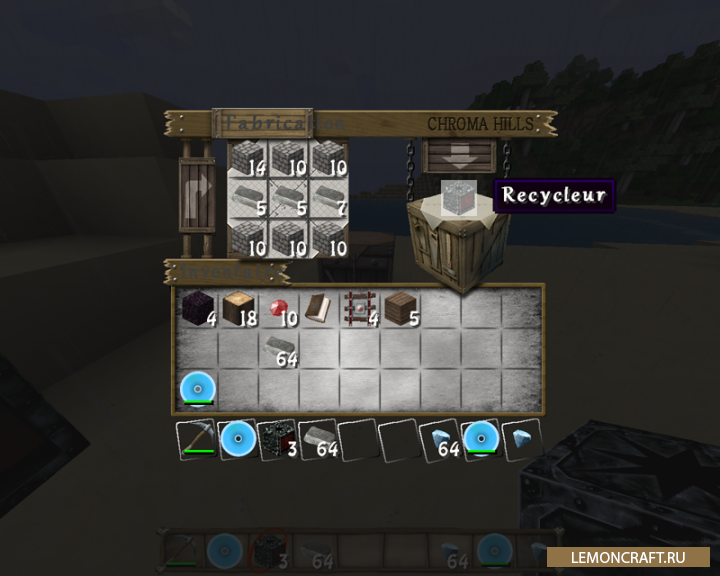
Task: Select the stack of 7 iron ingots
Action: 328,199
